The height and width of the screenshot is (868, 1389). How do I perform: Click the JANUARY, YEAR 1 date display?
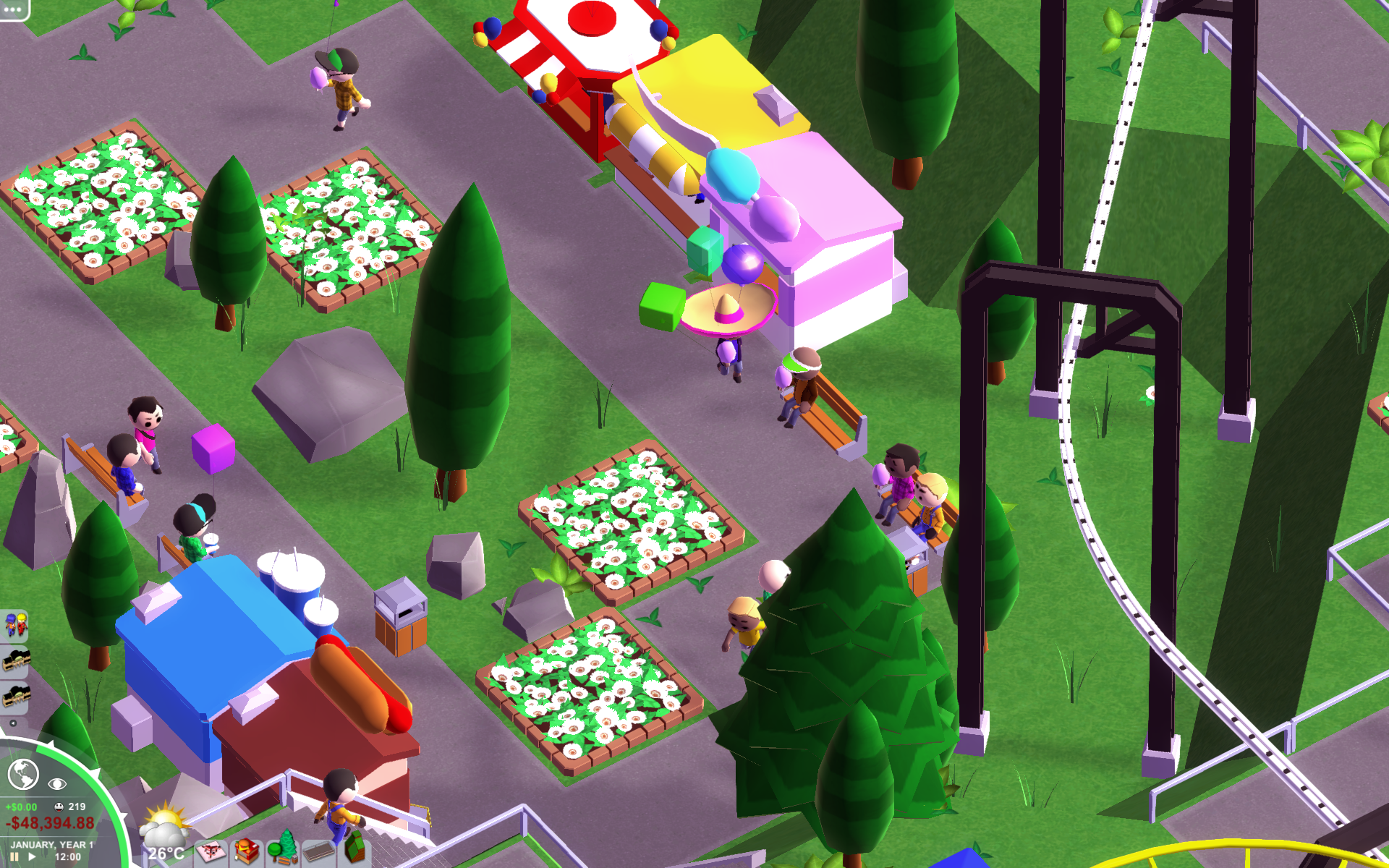53,845
